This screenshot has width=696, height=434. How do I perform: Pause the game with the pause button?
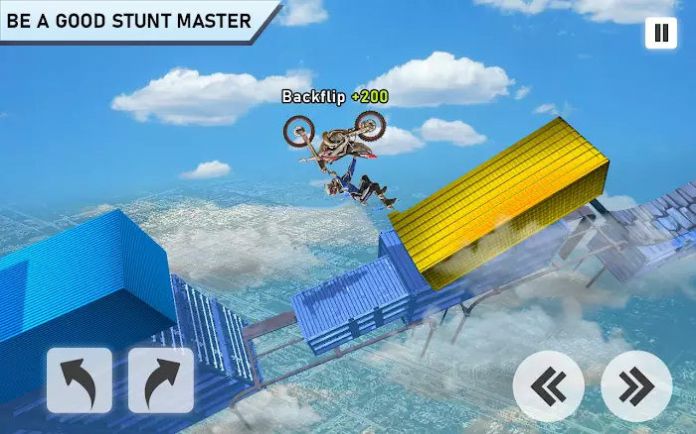tap(660, 33)
